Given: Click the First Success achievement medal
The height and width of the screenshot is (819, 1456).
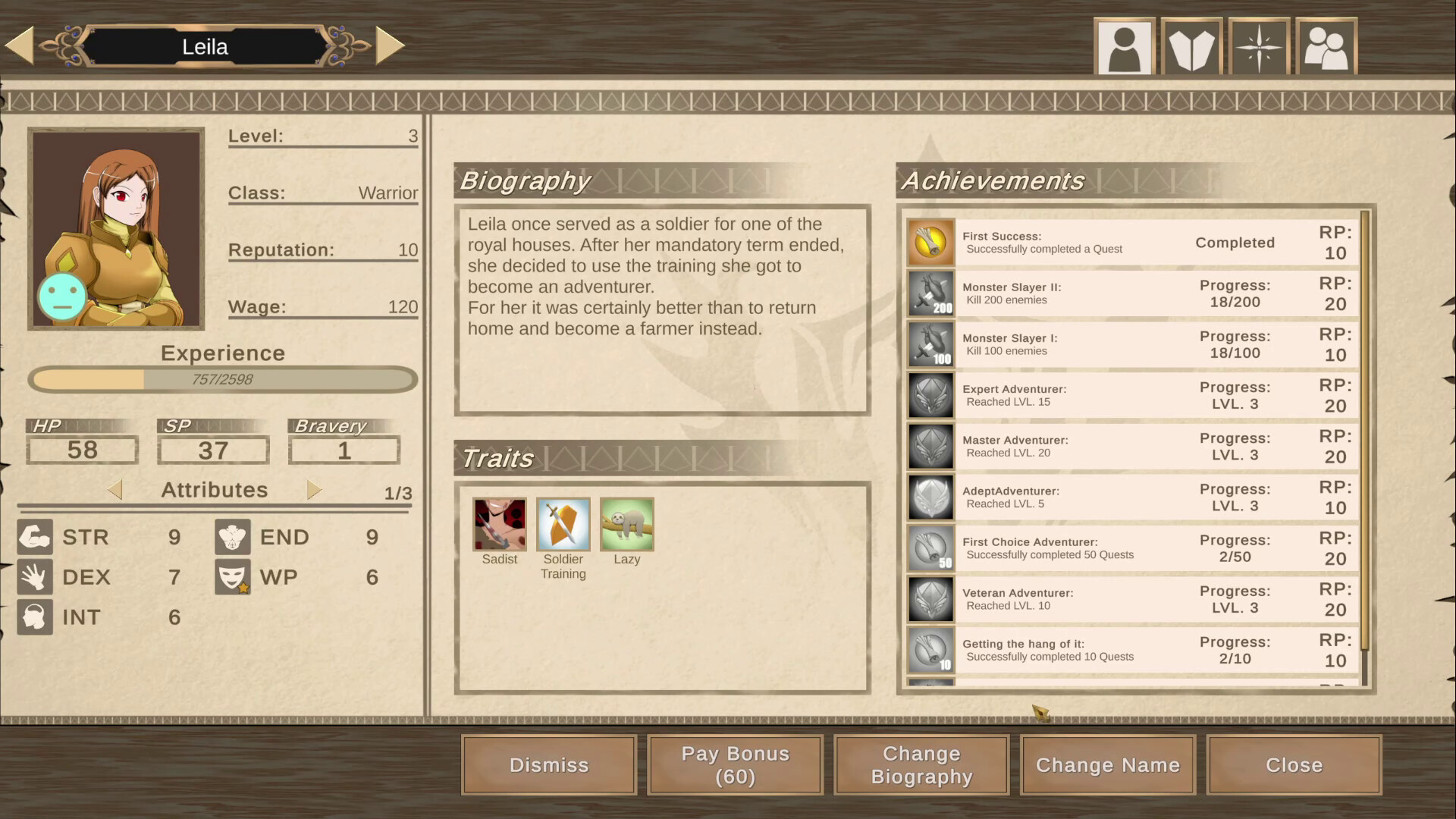Looking at the screenshot, I should click(930, 242).
